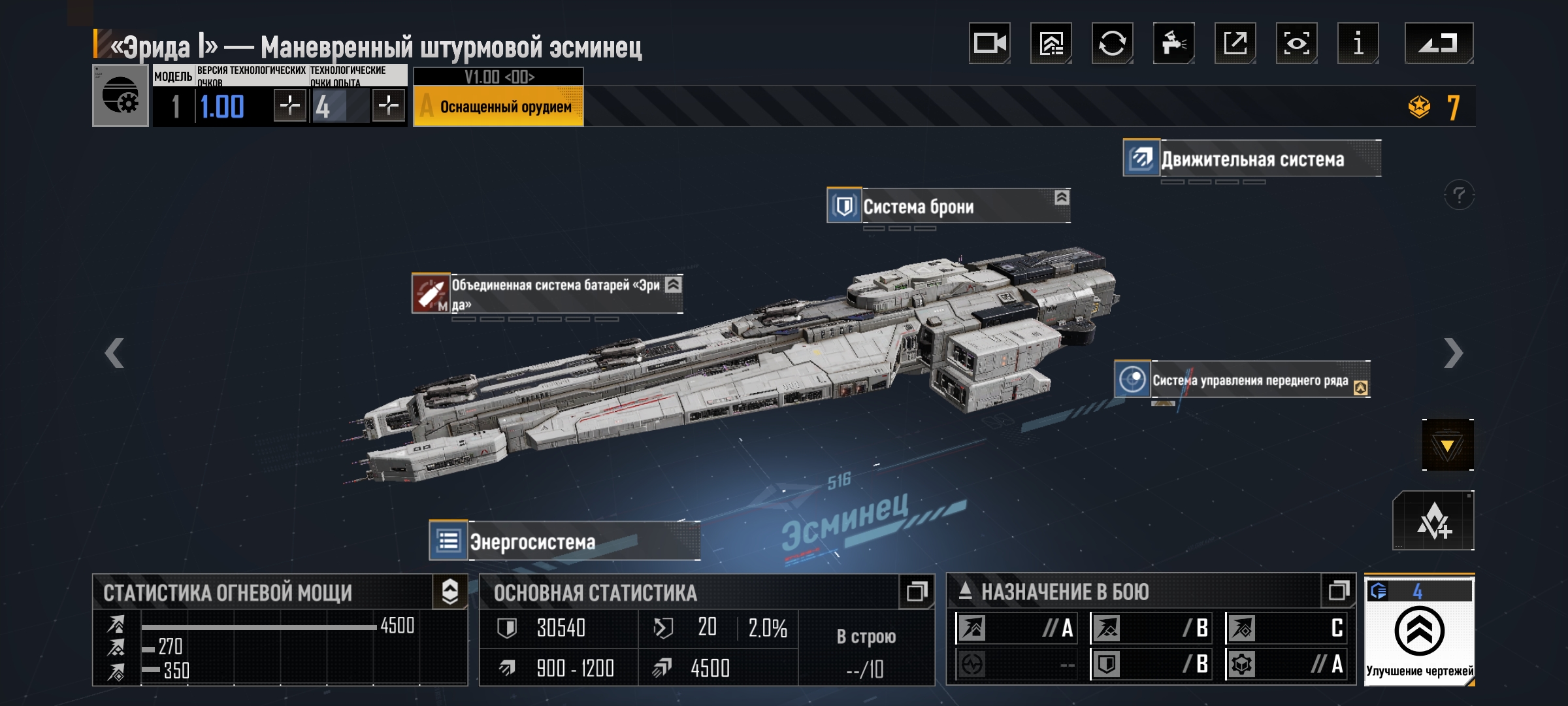Expand the Назначение в бою panel
Image resolution: width=1568 pixels, height=706 pixels.
tap(1338, 591)
